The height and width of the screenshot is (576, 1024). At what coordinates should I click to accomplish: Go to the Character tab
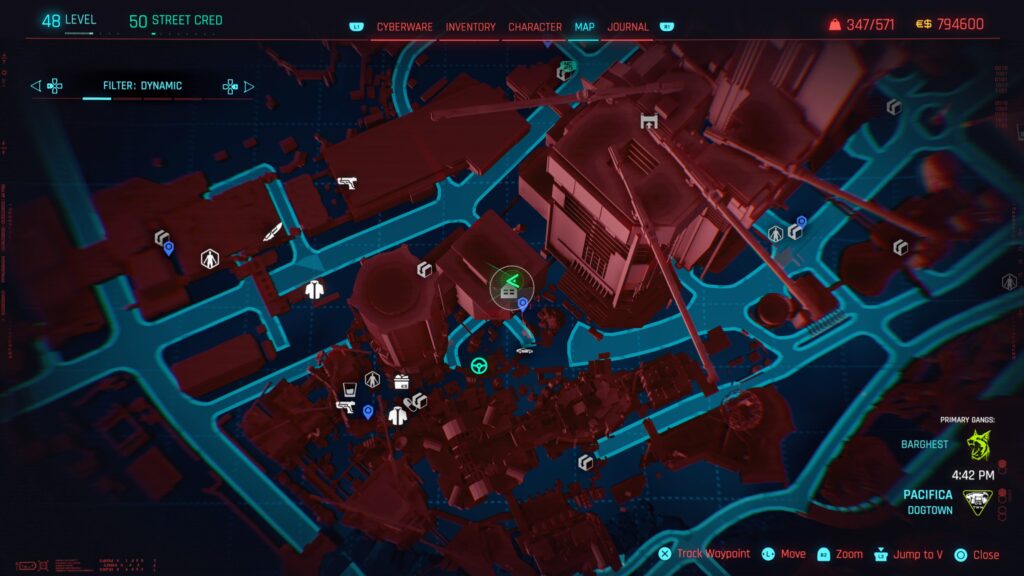click(x=535, y=27)
